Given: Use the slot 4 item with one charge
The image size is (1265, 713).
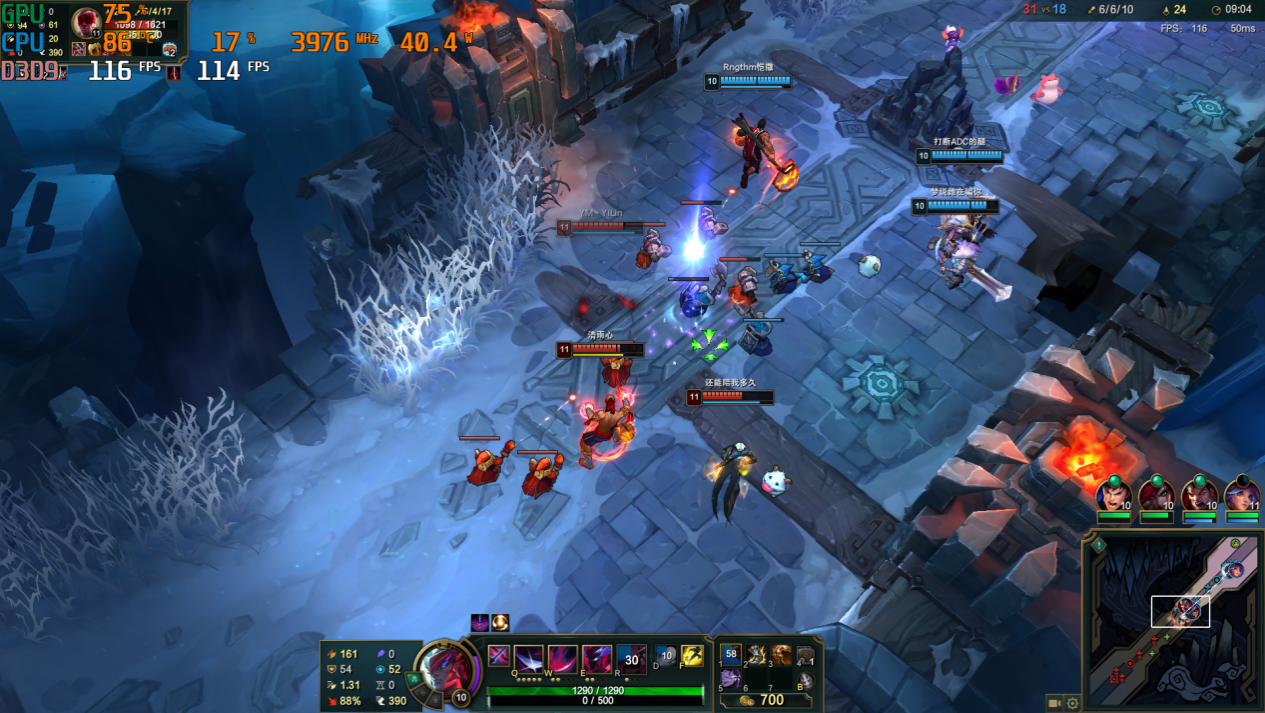Looking at the screenshot, I should (805, 655).
